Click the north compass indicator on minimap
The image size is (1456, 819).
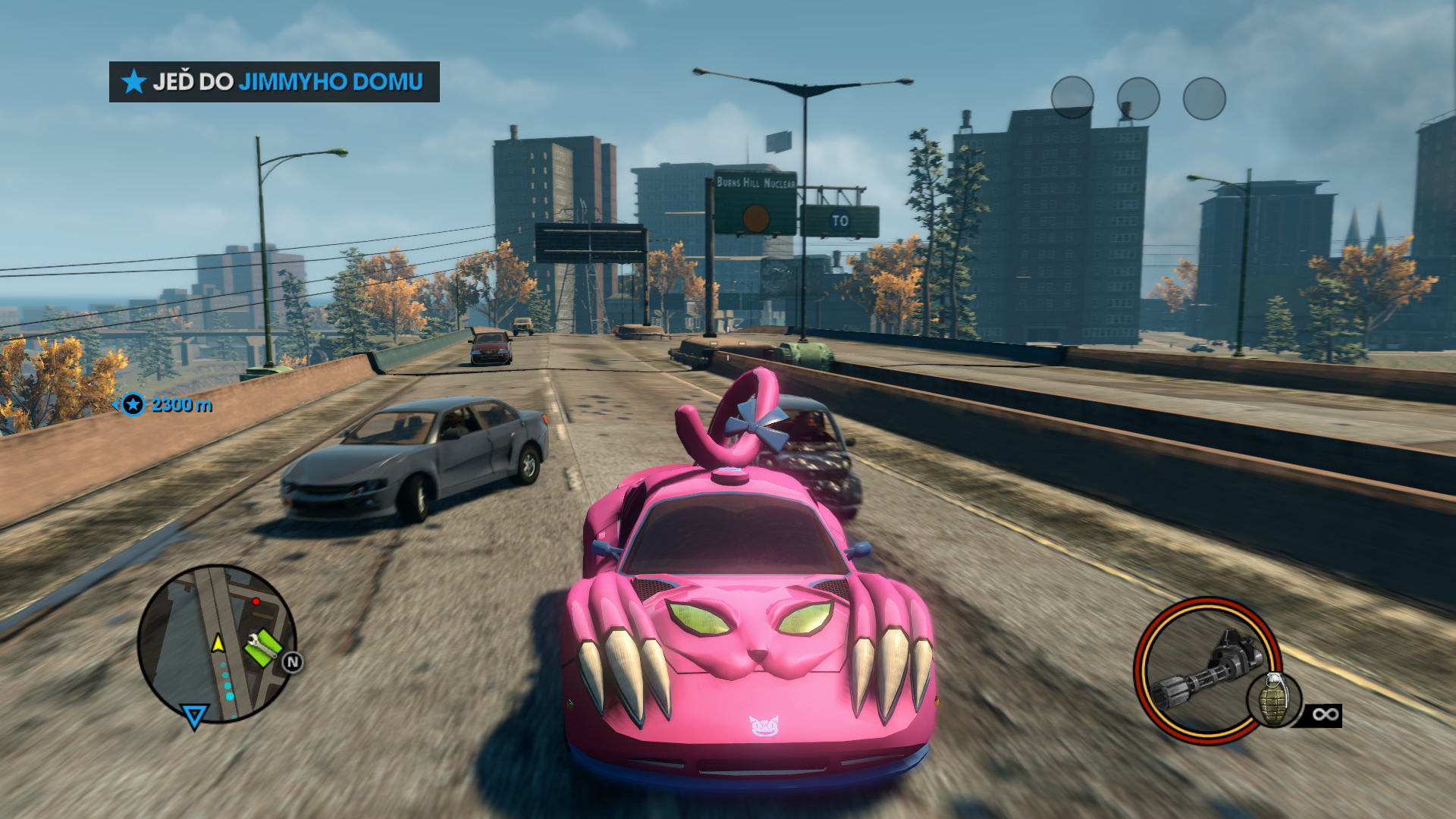pos(293,662)
